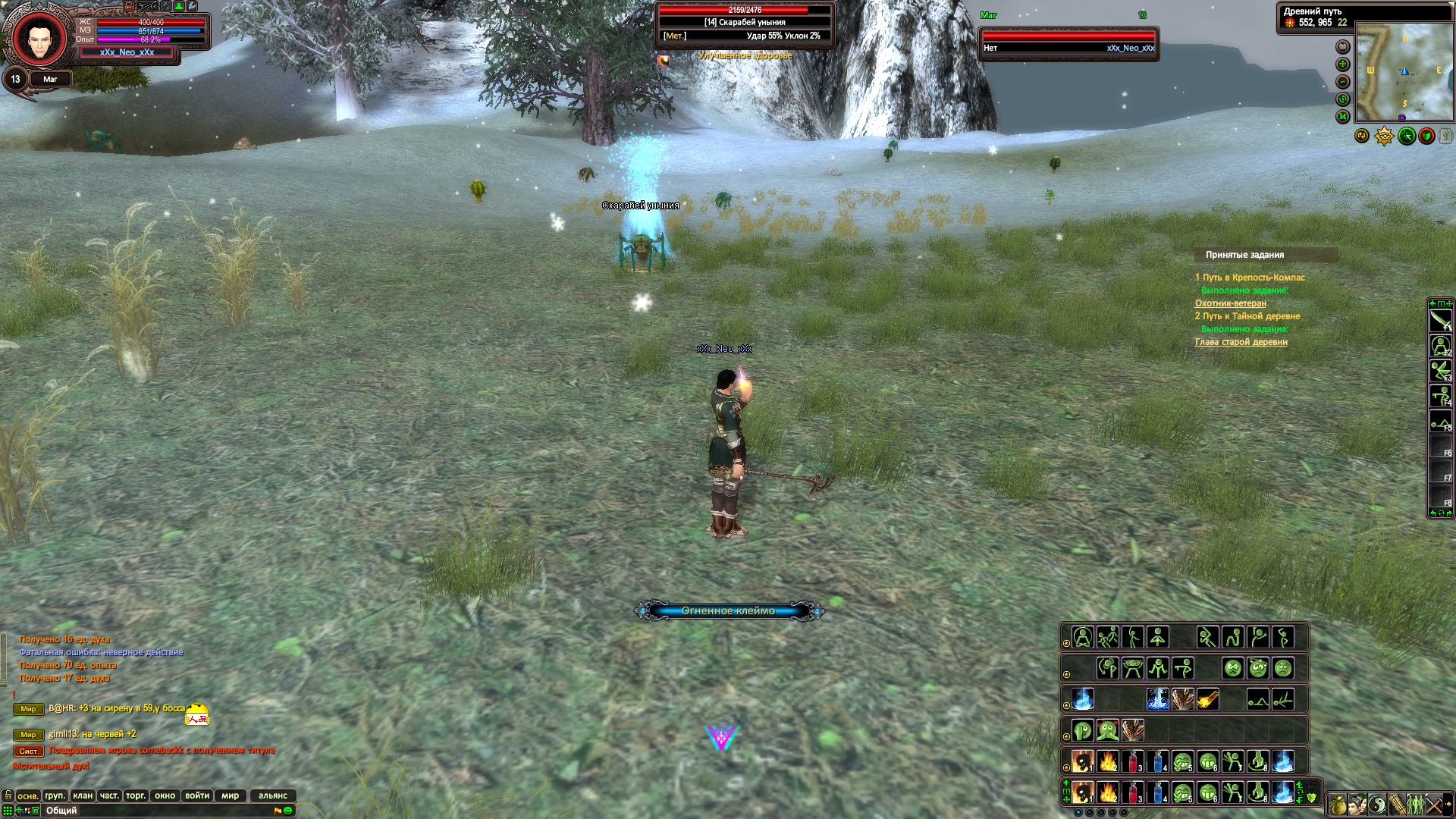
Task: Click the "Охотник-ветеран" quest target link
Action: [1231, 303]
